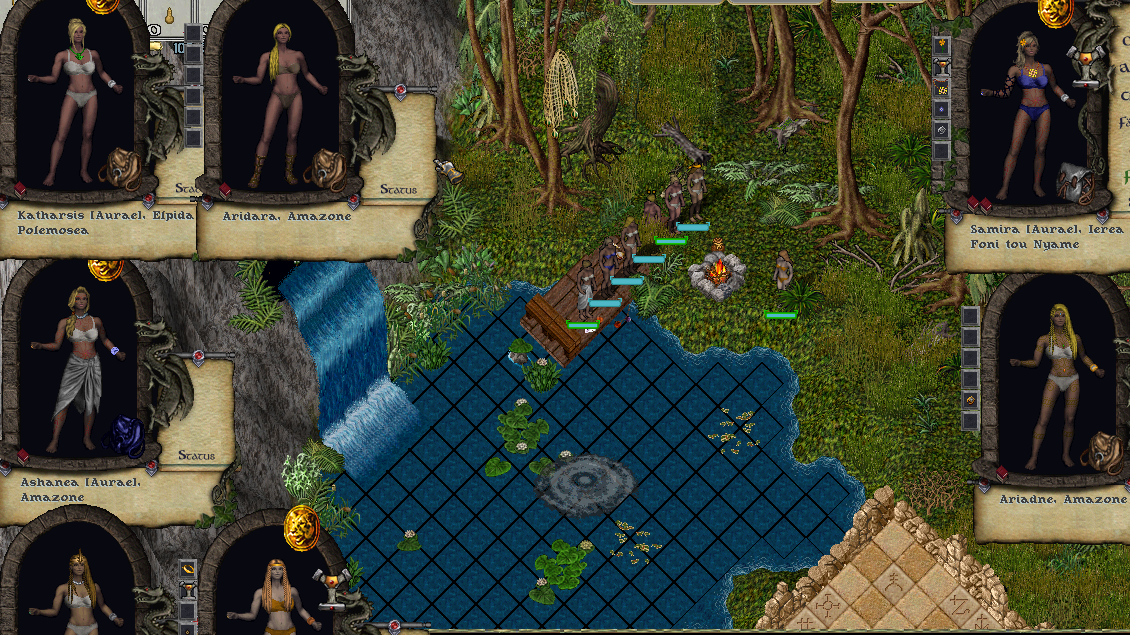Open Samira's white backpack
1130x635 pixels.
click(1074, 181)
